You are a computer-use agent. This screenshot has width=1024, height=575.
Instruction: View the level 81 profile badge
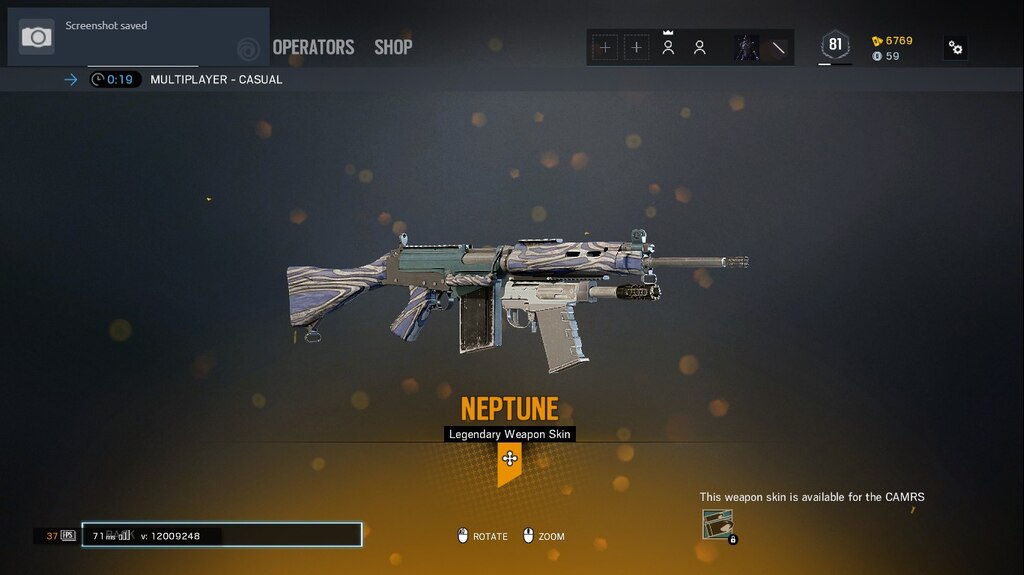(835, 45)
